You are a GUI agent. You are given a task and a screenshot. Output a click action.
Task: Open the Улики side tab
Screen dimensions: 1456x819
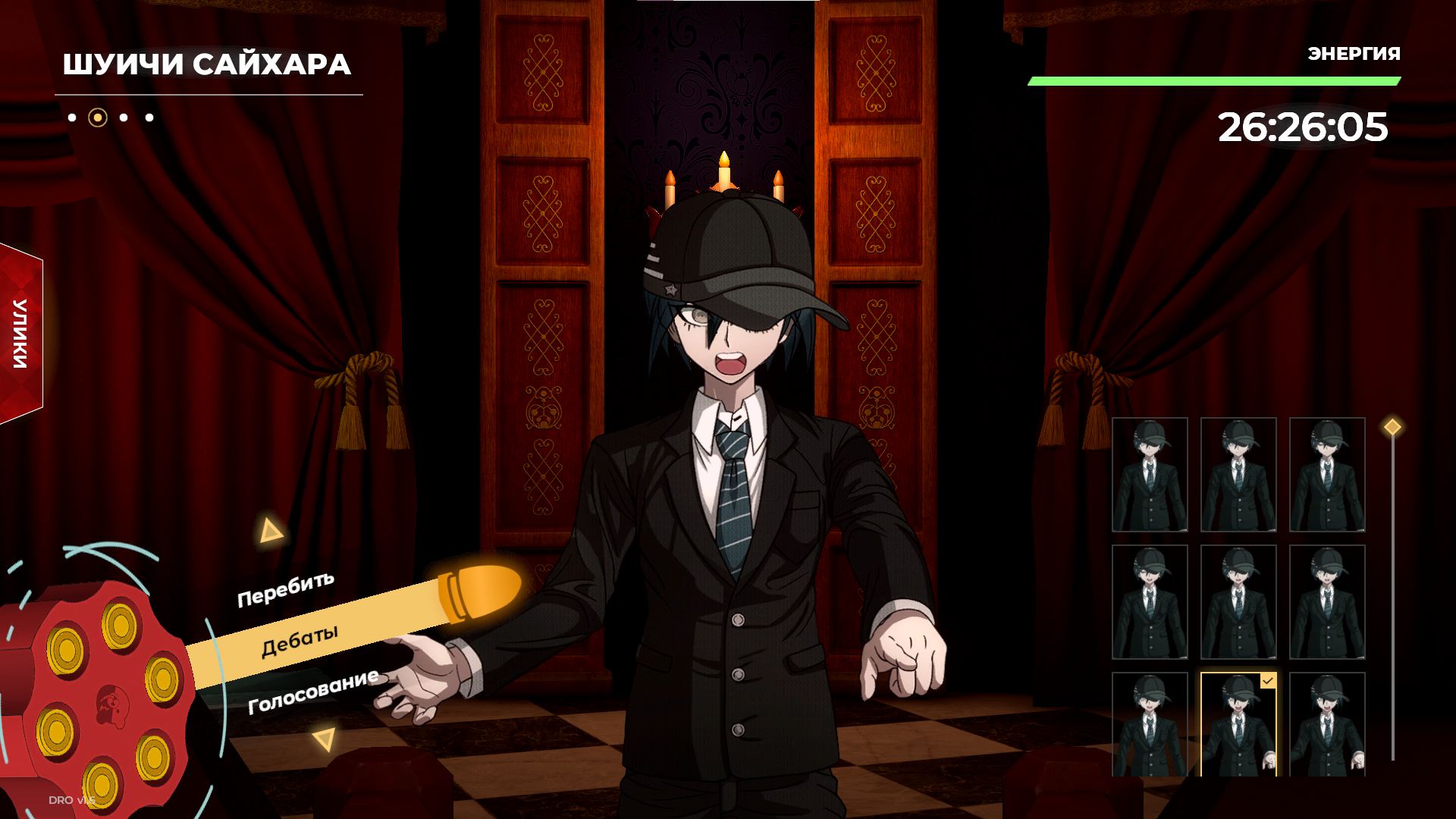point(20,334)
